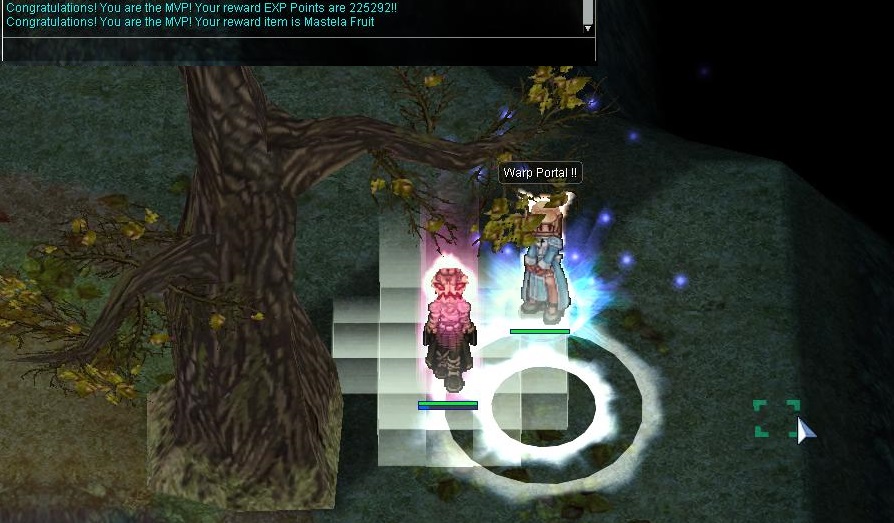Click the chat log scroll-down arrow
This screenshot has width=894, height=523.
(x=588, y=29)
